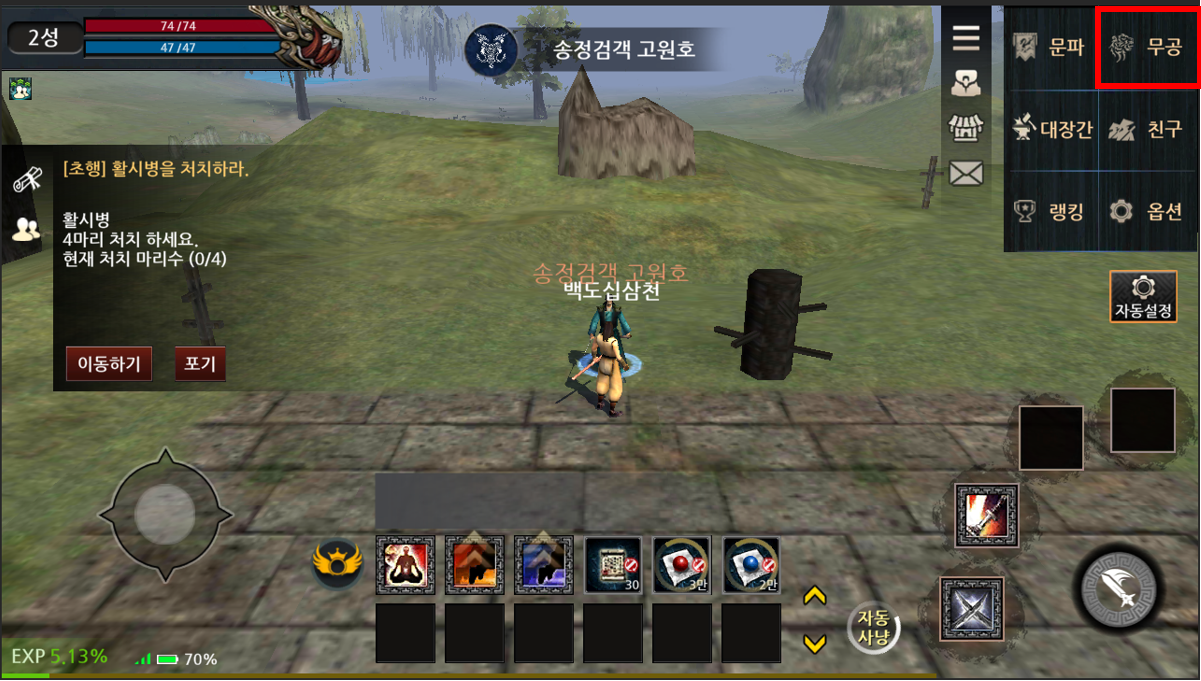Click the 자동설정 auto-settings button
The width and height of the screenshot is (1201, 681).
(x=1143, y=297)
